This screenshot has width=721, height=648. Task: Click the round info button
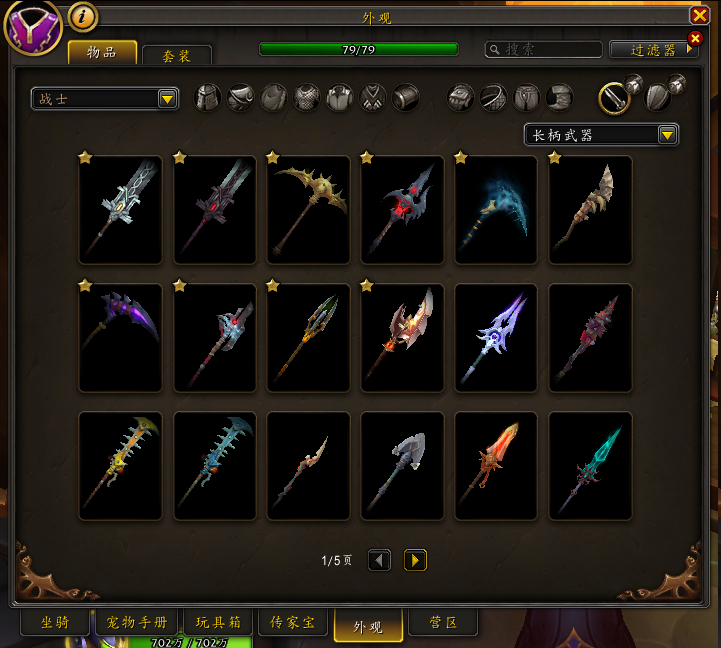click(x=83, y=16)
